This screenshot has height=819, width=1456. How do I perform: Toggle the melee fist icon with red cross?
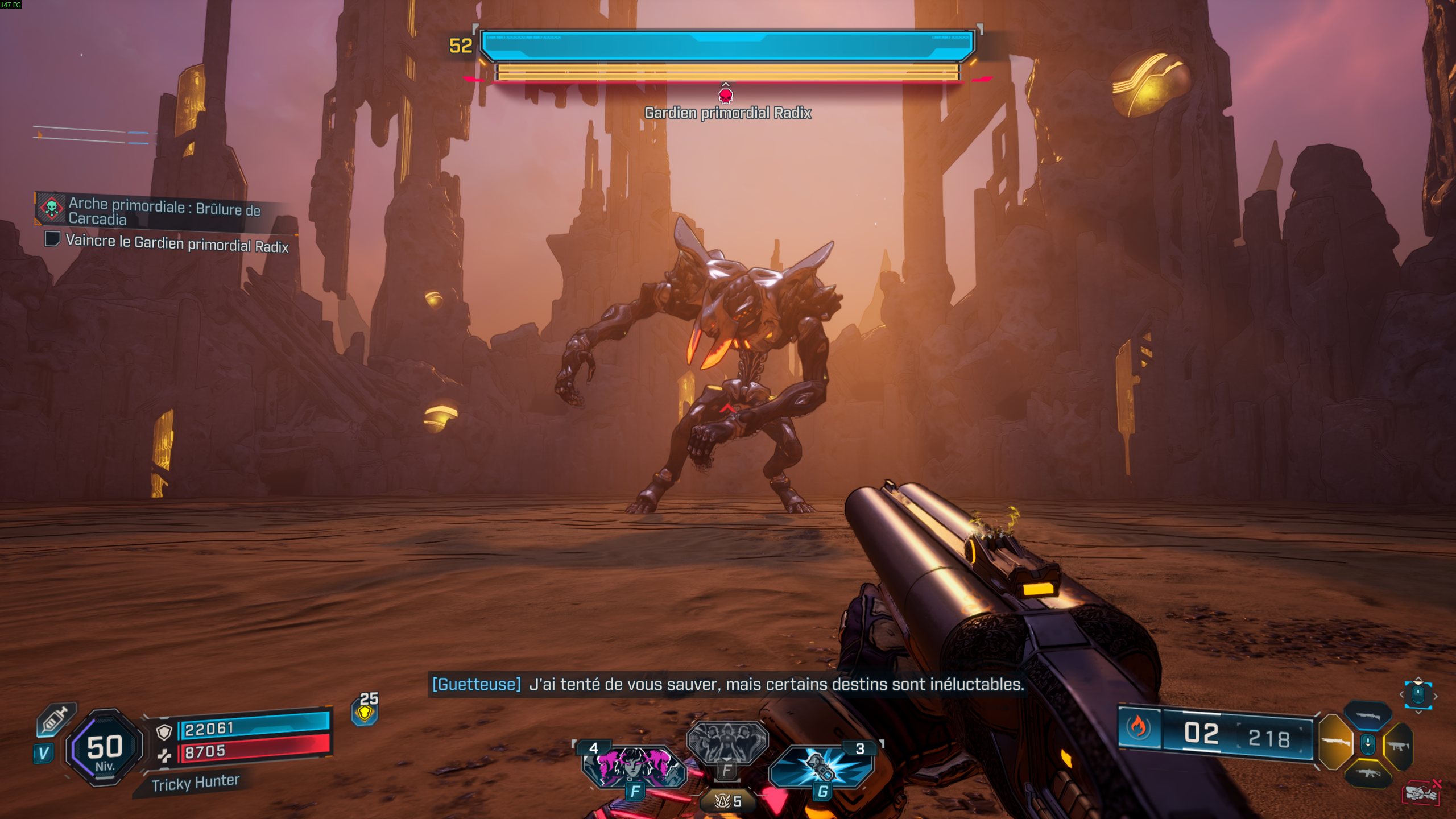[1421, 792]
